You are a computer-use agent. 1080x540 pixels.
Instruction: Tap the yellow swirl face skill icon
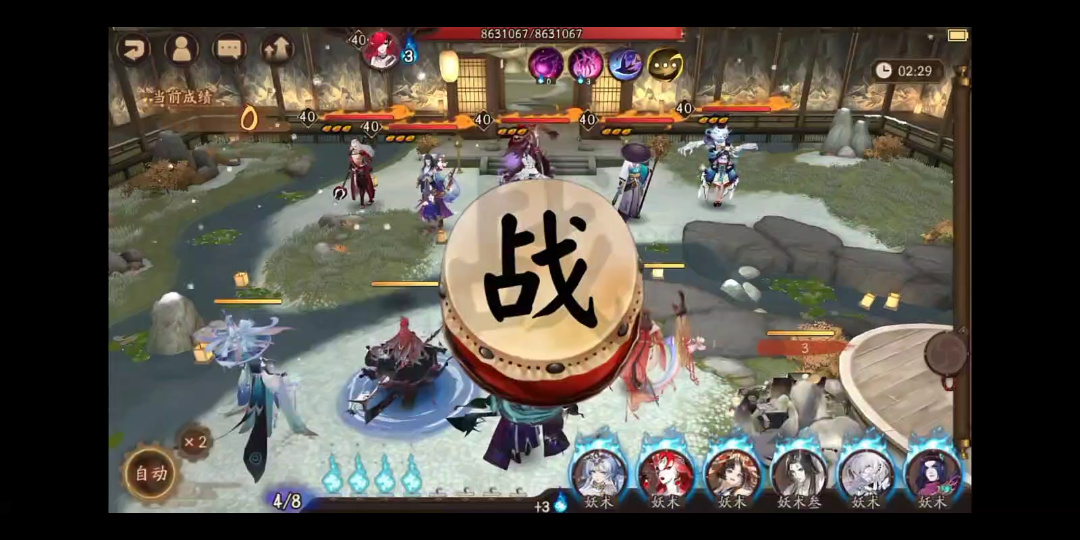pyautogui.click(x=665, y=64)
